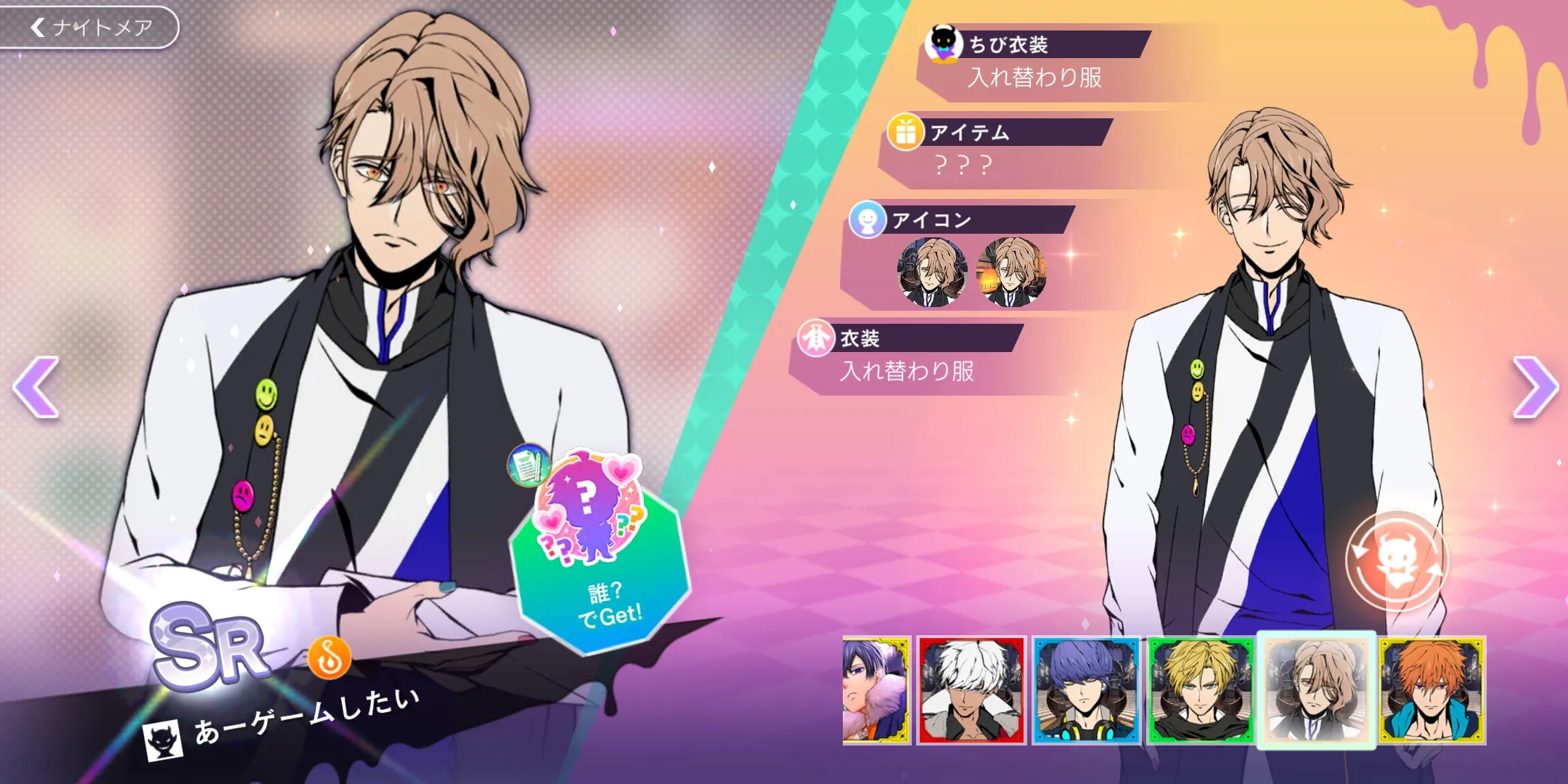
Task: Tap the orange flame attribute icon
Action: pyautogui.click(x=330, y=658)
